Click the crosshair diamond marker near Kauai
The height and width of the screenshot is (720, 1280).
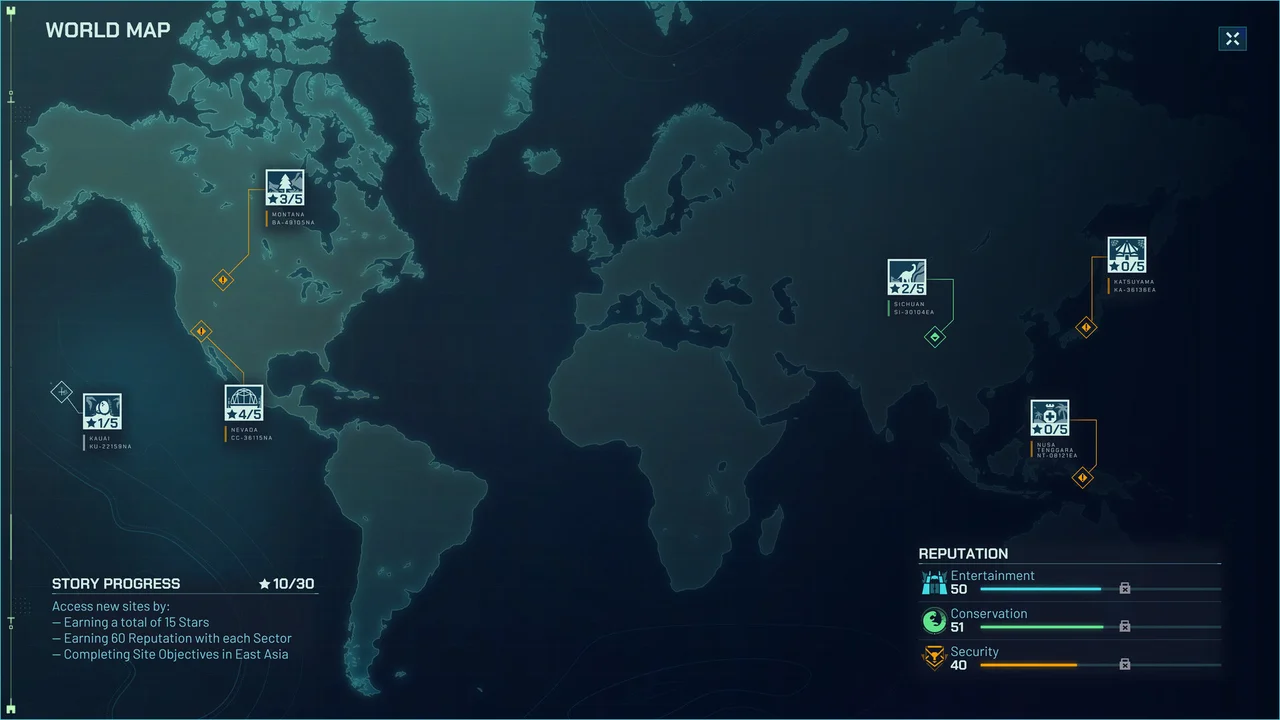tap(61, 392)
